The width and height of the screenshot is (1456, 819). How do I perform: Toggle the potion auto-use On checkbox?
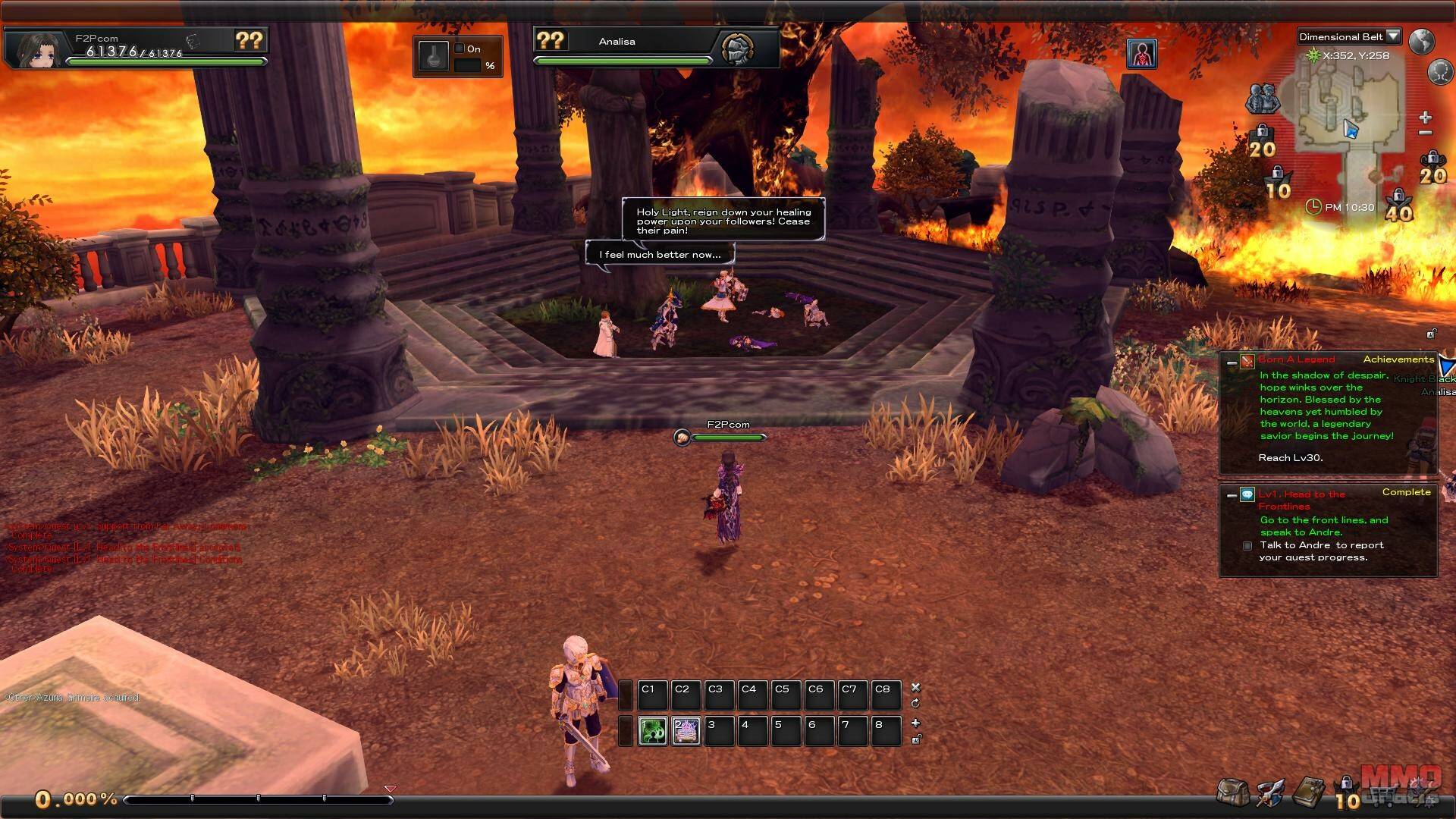click(x=459, y=49)
